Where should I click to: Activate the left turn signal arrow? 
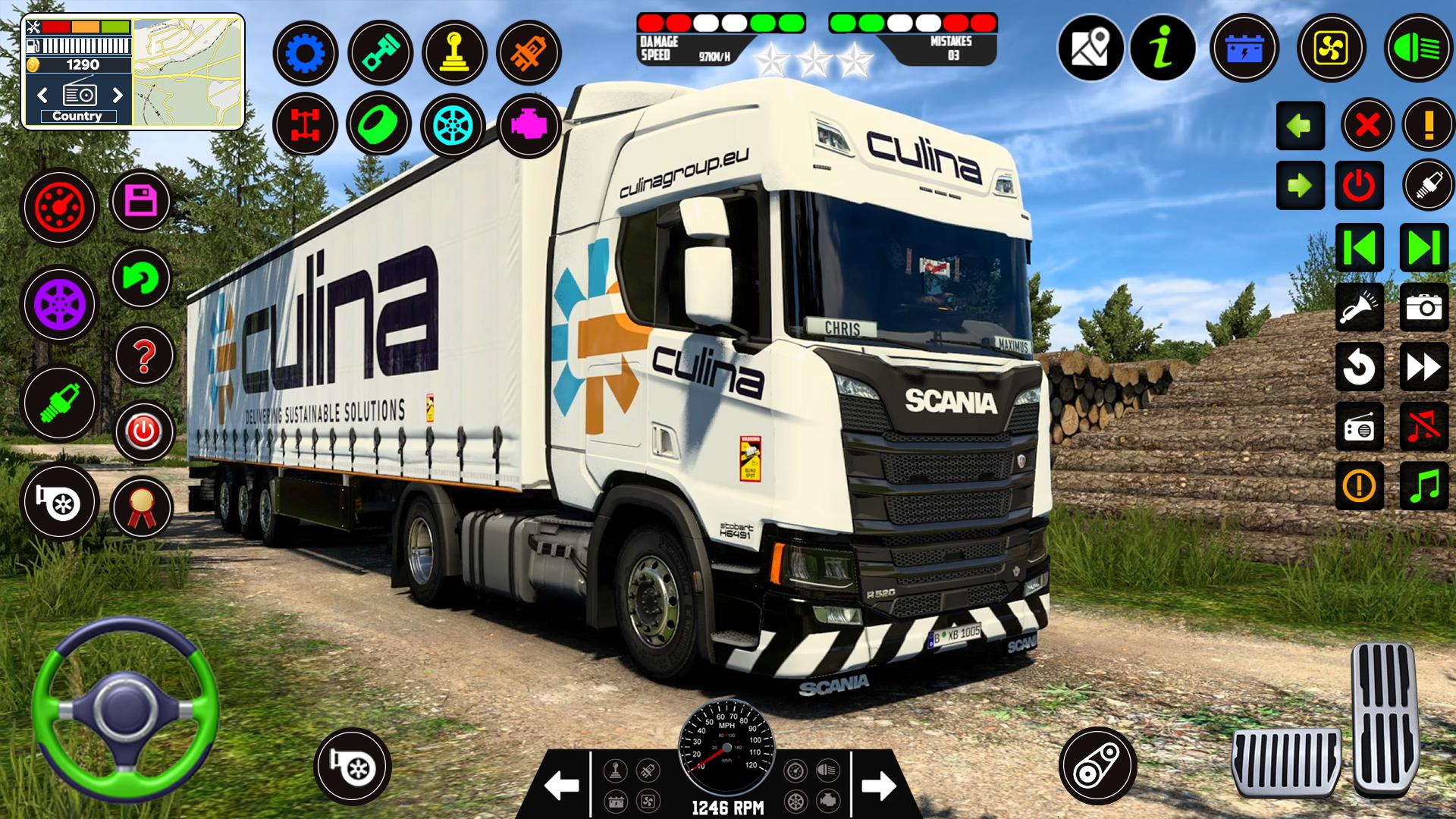1300,126
